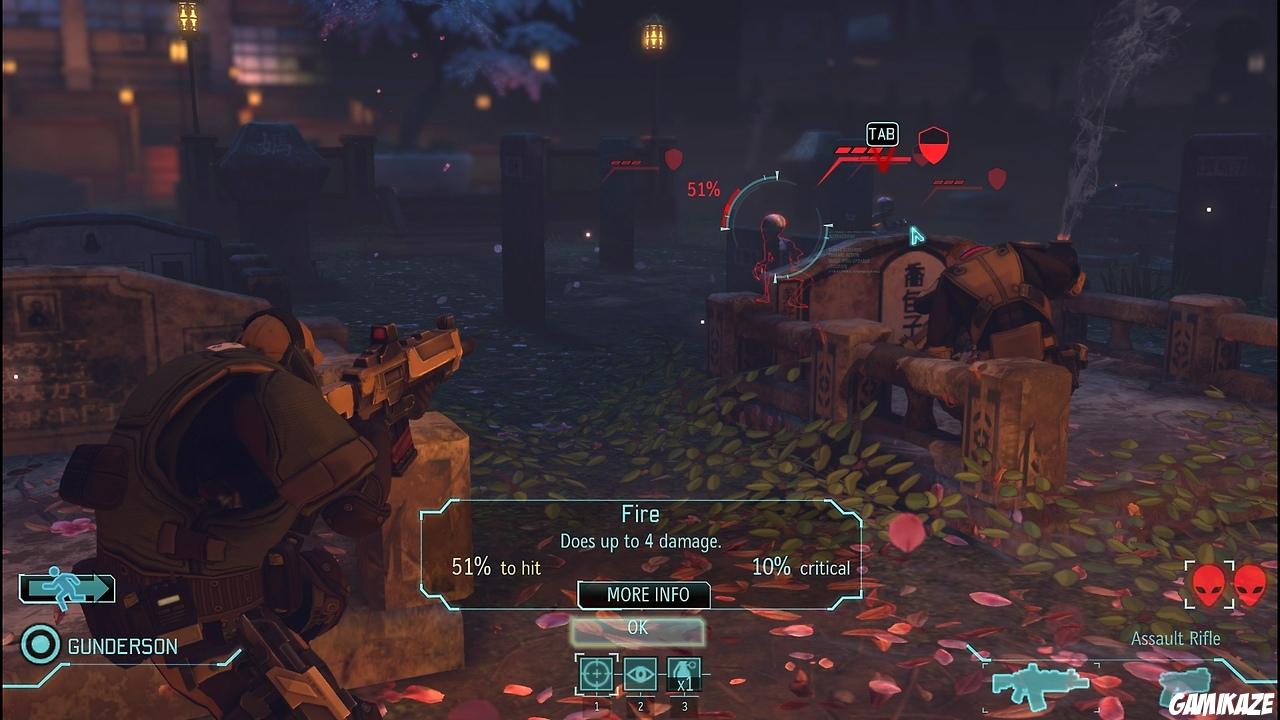Expand shot details via the 51% label
The height and width of the screenshot is (720, 1280).
(706, 185)
